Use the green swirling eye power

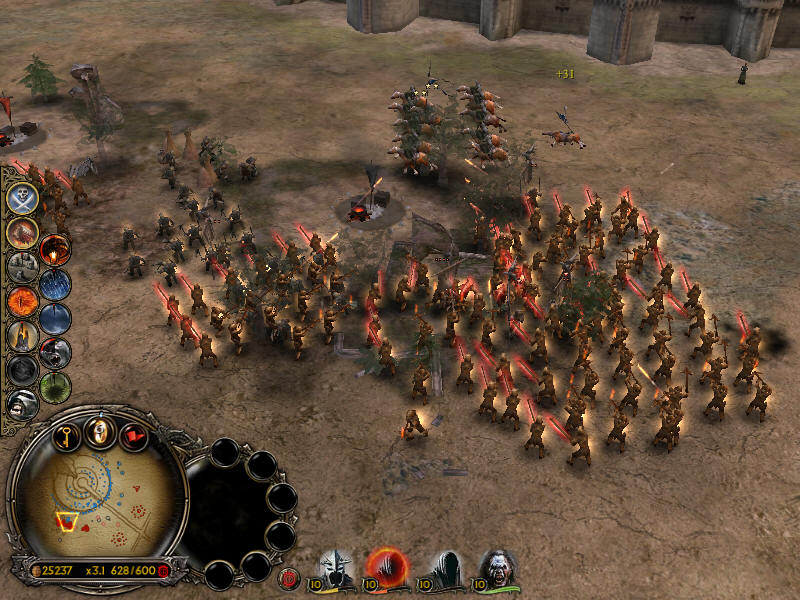(x=55, y=387)
